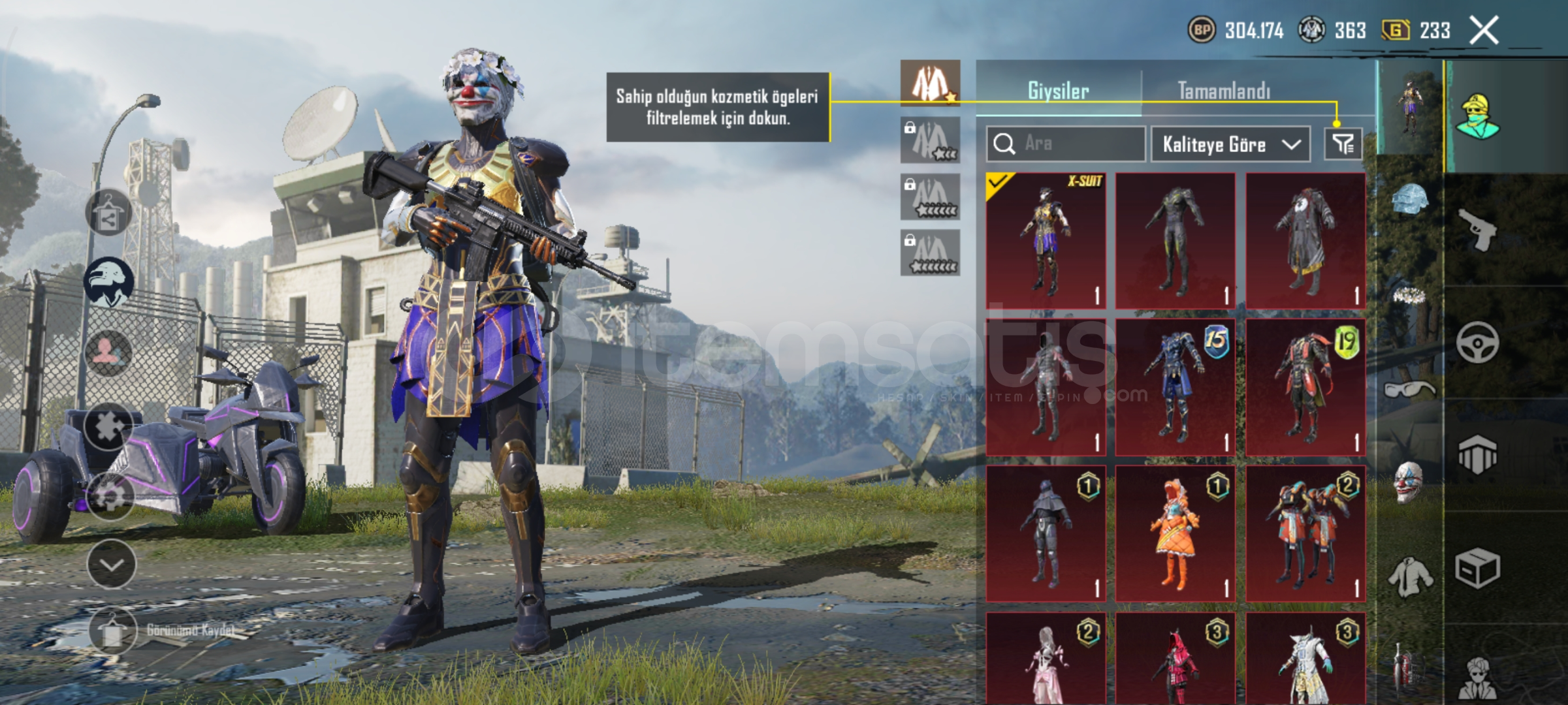Select the X-SUIT outfit tile
The width and height of the screenshot is (1568, 705).
tap(1046, 240)
